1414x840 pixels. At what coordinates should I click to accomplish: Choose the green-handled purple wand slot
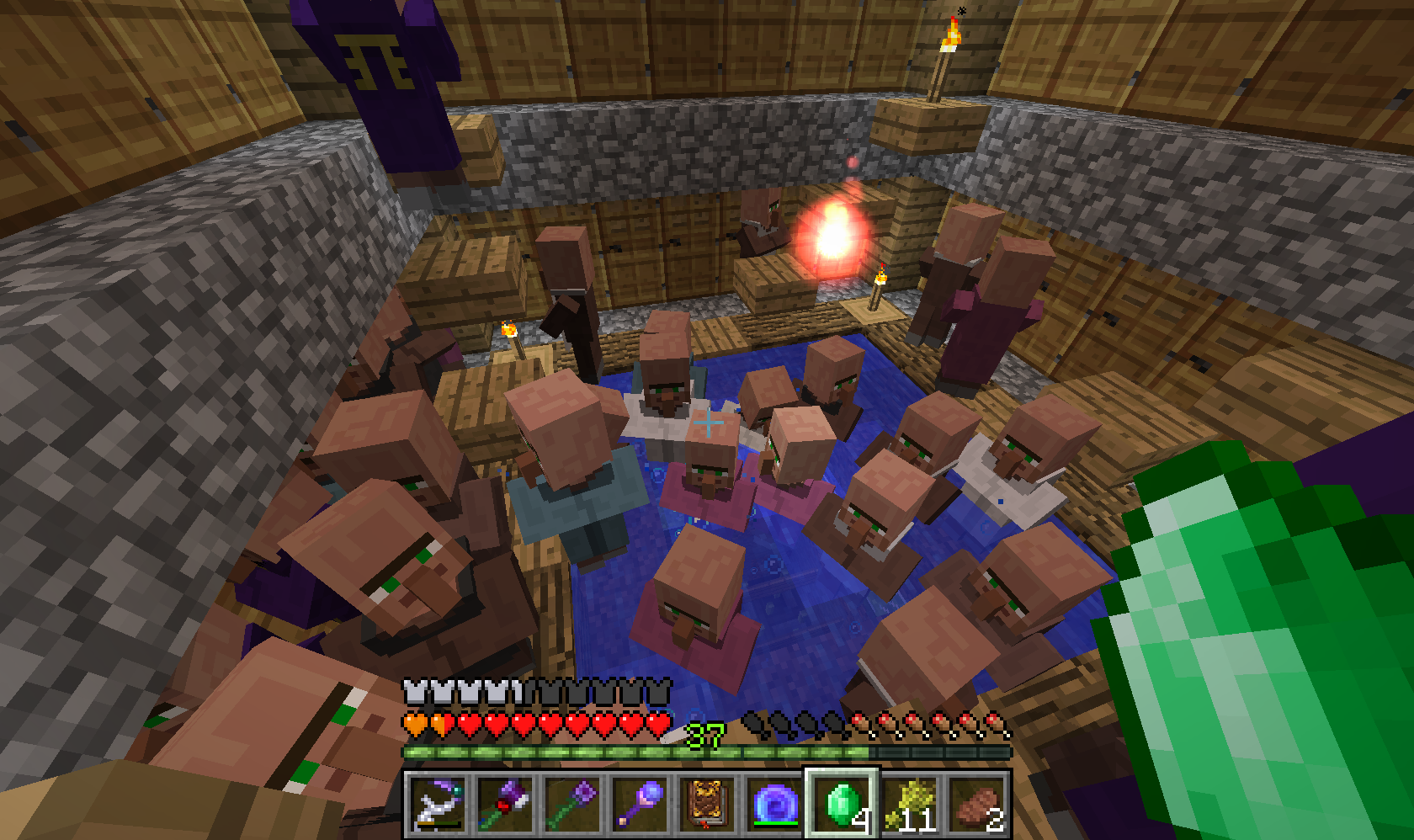572,804
